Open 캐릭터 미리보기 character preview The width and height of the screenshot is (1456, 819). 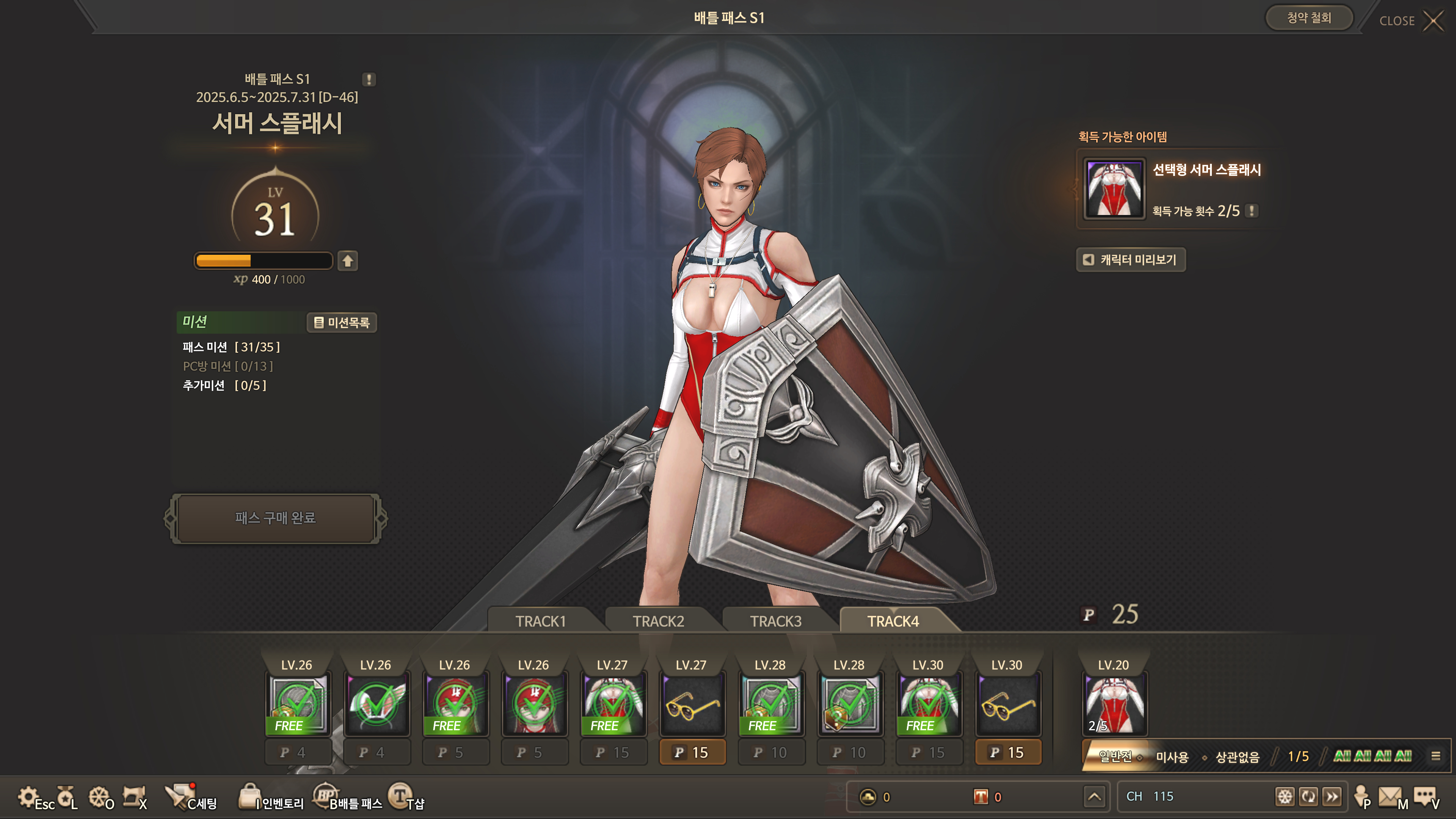(x=1130, y=259)
